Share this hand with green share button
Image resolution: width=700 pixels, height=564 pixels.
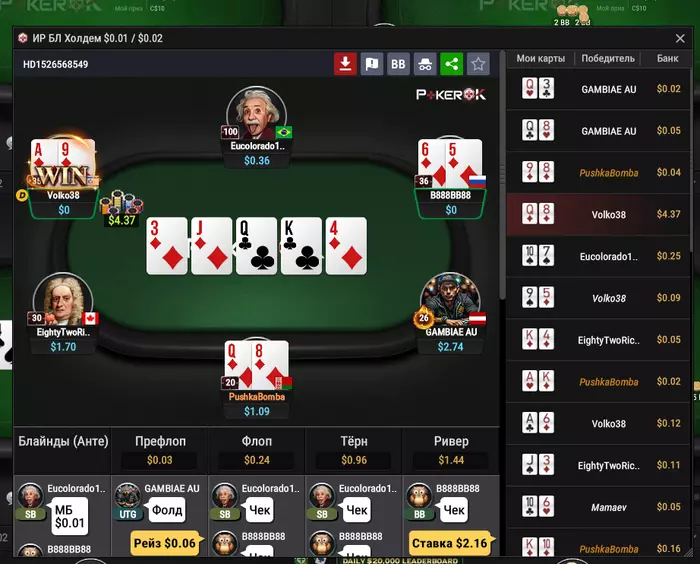tap(452, 64)
